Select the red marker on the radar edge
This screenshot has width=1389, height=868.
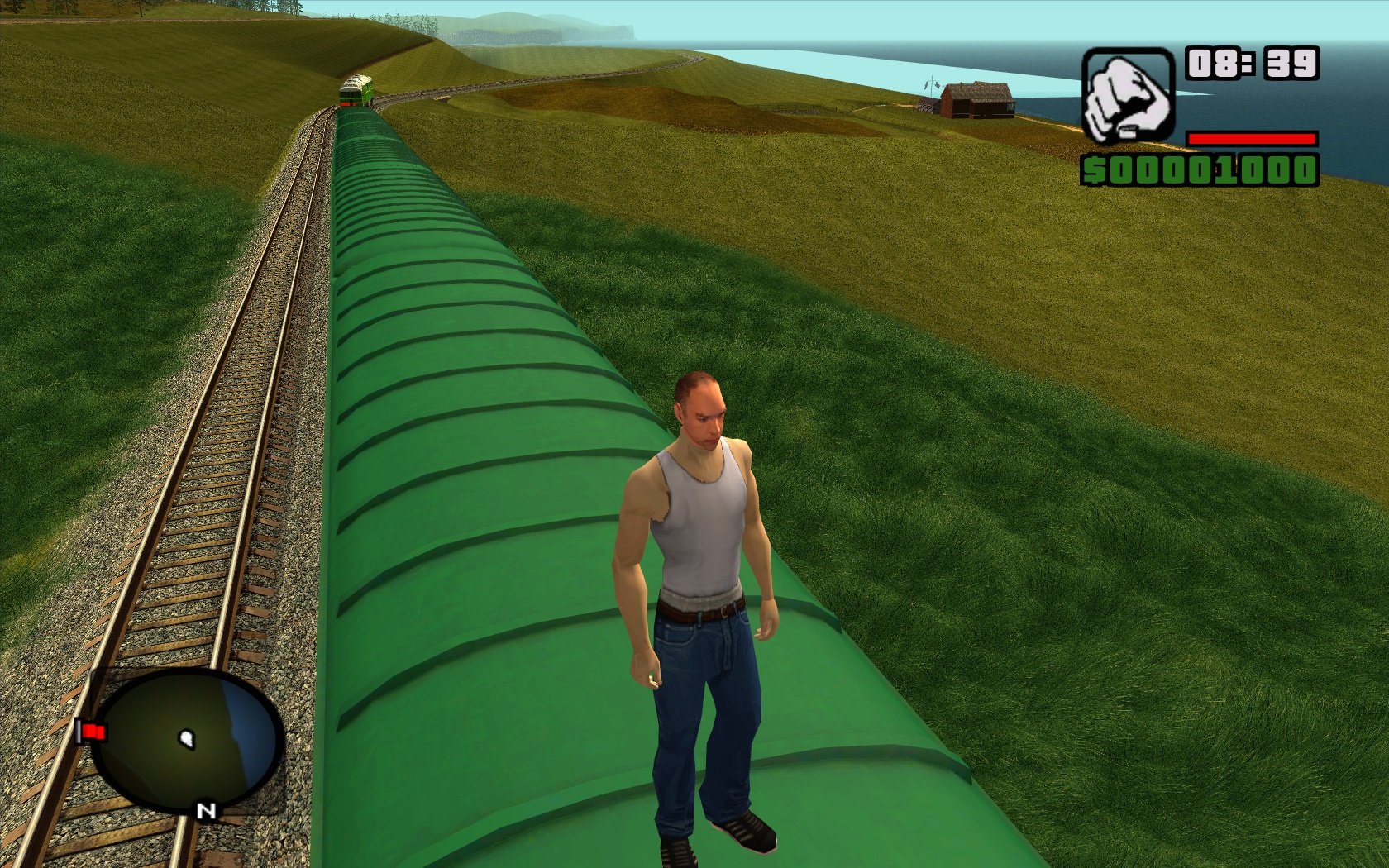point(93,732)
